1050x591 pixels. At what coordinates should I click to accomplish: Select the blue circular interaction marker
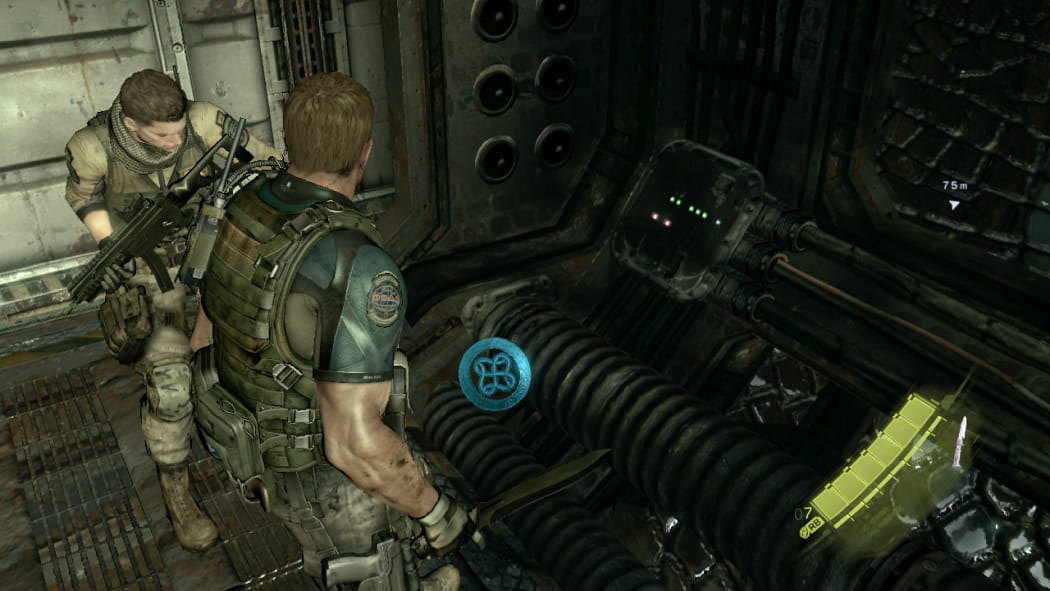click(x=494, y=372)
